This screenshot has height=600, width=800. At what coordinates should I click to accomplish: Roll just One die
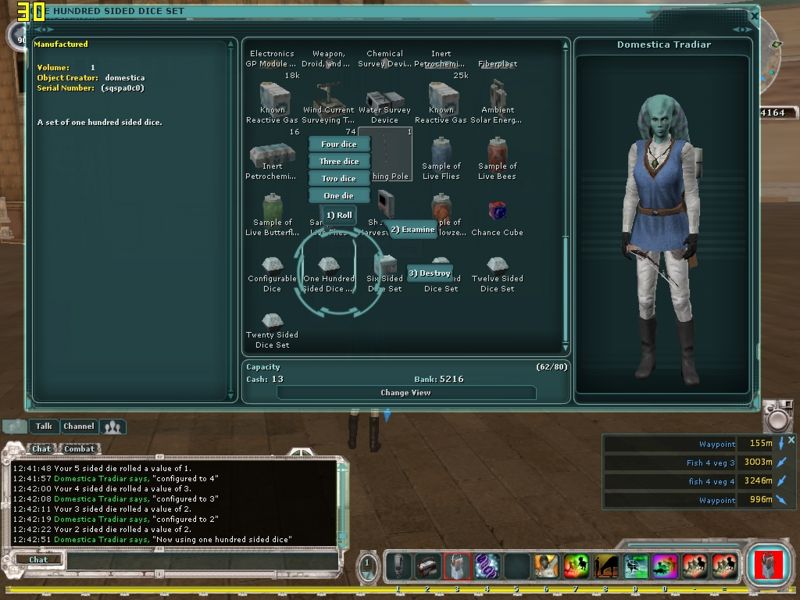coord(339,195)
